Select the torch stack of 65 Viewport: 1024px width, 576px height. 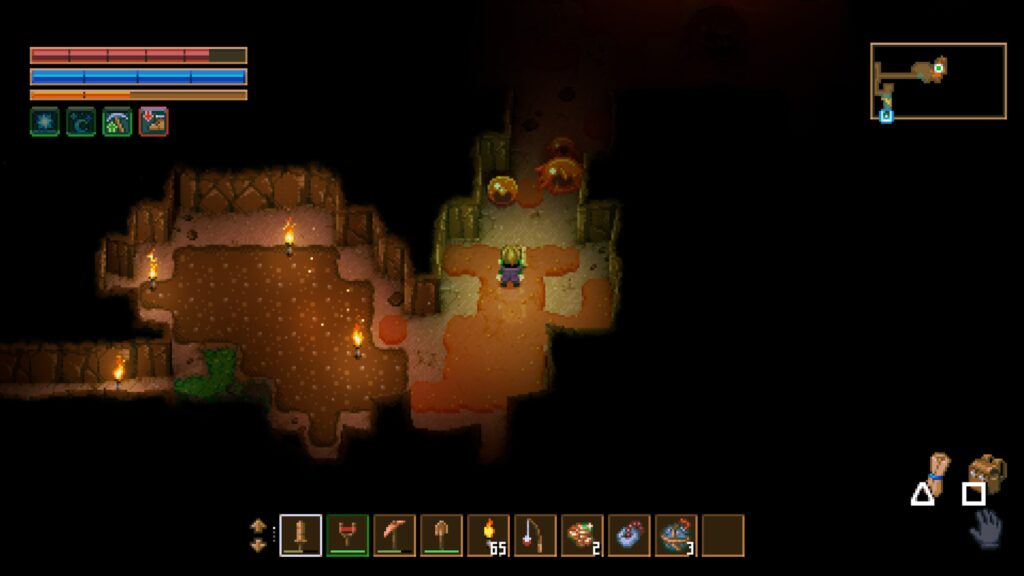488,535
